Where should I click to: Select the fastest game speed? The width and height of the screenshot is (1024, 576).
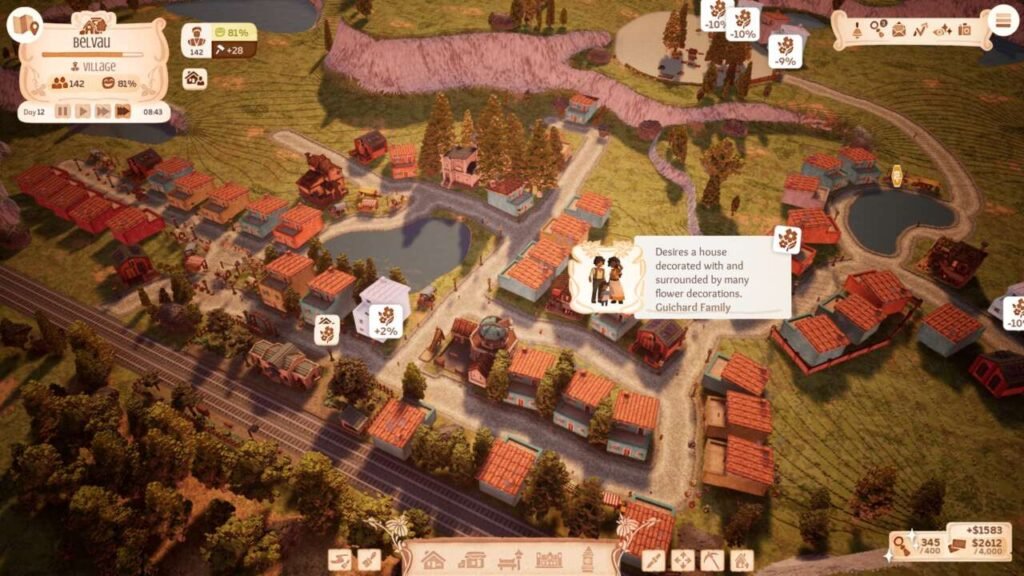tap(123, 111)
